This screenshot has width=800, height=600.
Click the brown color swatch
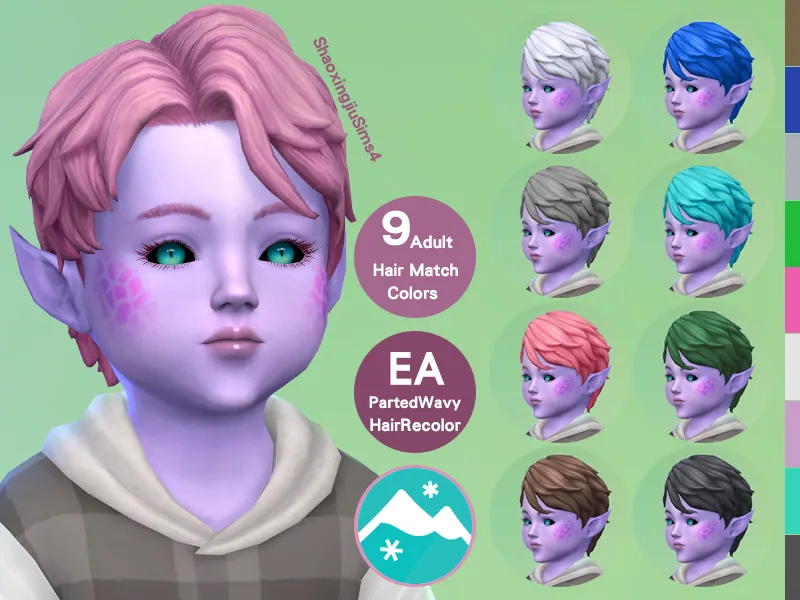point(792,33)
